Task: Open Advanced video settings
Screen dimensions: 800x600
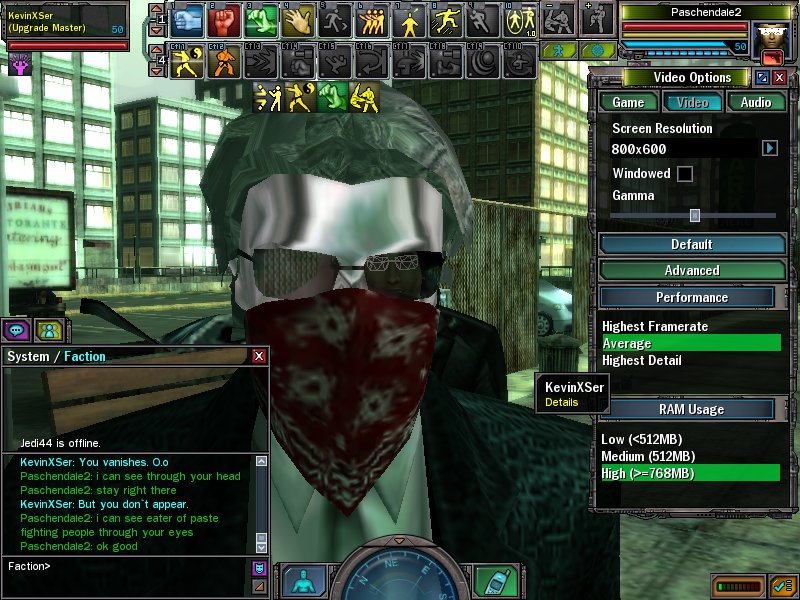Action: tap(691, 270)
